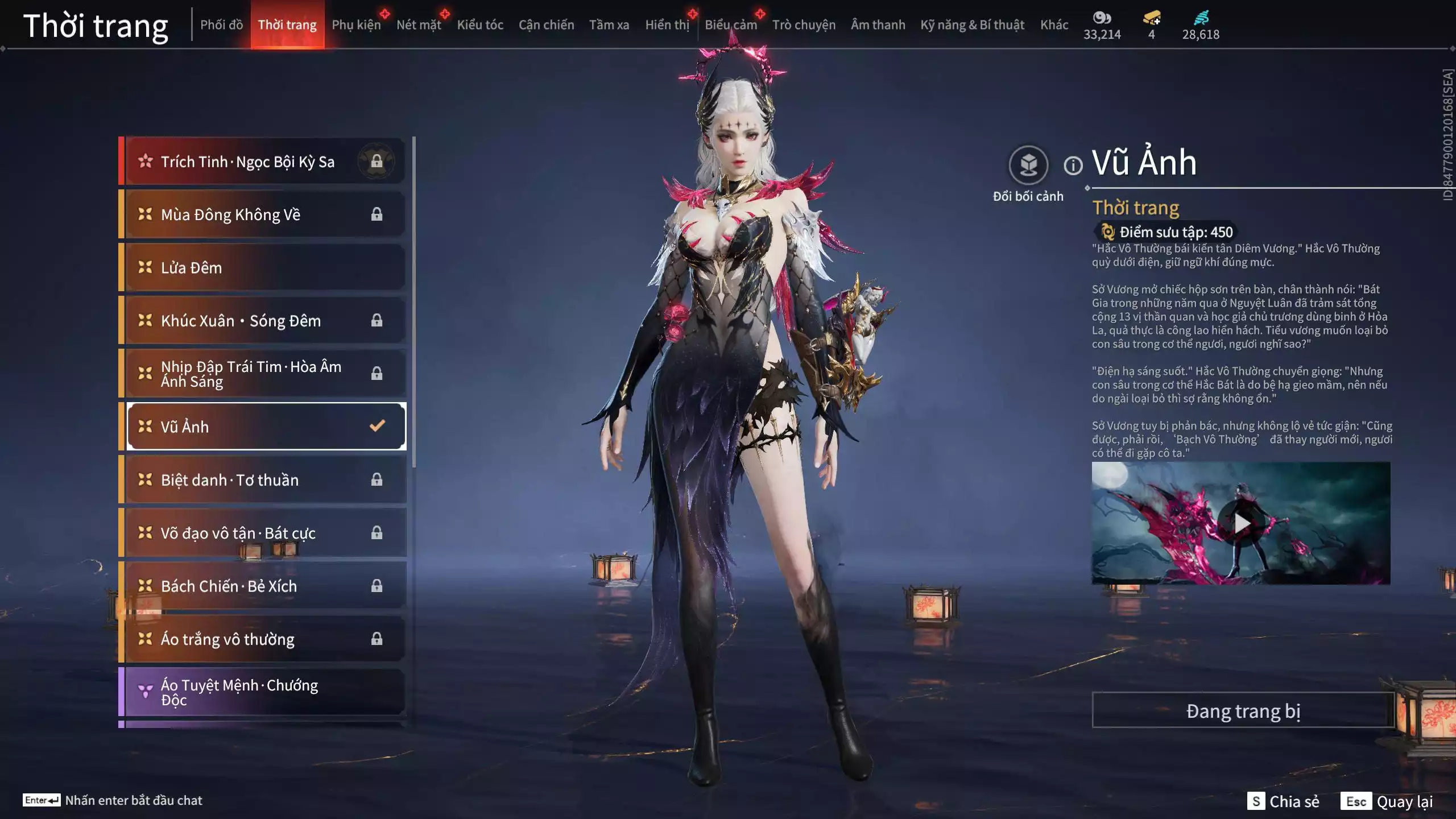Switch to Kỹ năng & Bí thuật tab

tap(972, 24)
